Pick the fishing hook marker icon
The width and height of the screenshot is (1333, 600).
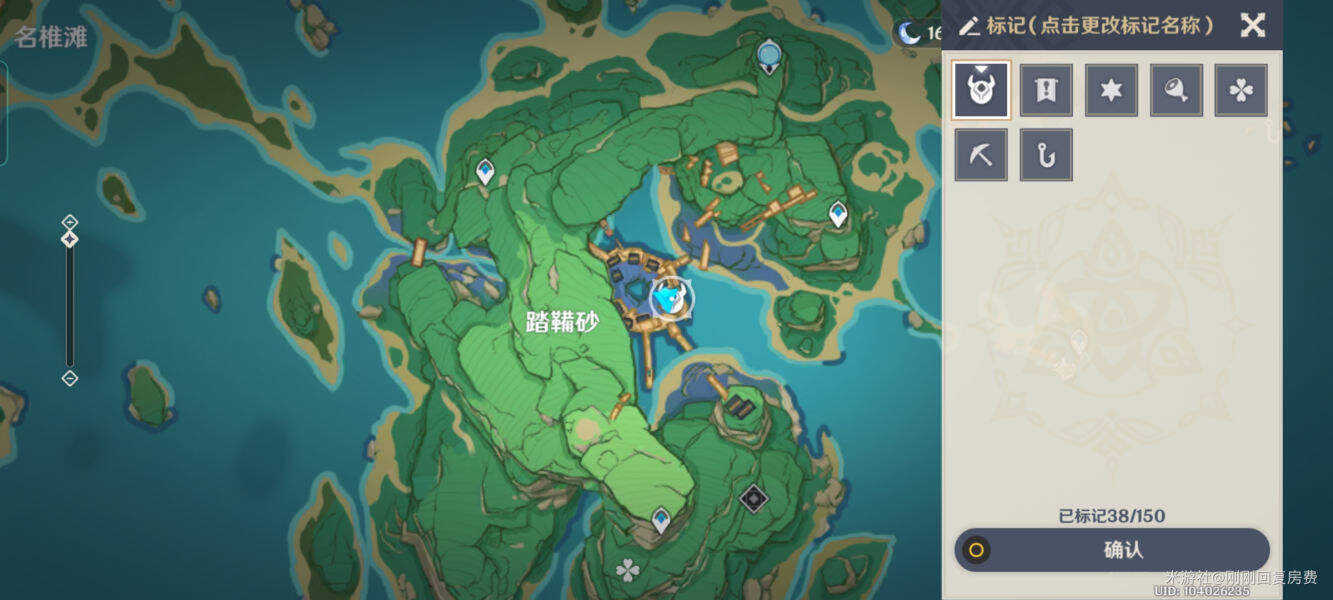click(x=1046, y=155)
